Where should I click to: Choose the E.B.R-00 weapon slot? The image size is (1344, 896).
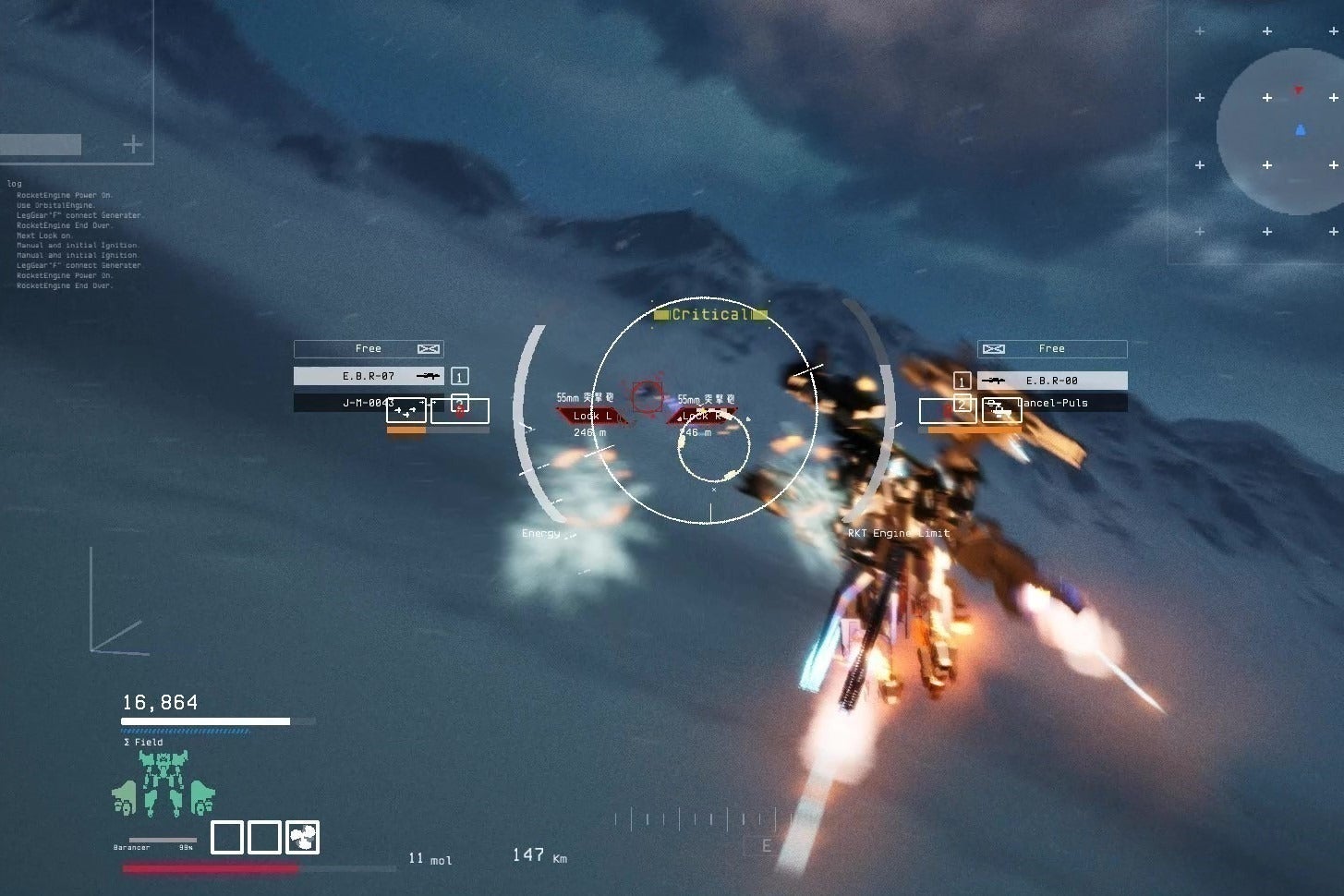[1052, 381]
